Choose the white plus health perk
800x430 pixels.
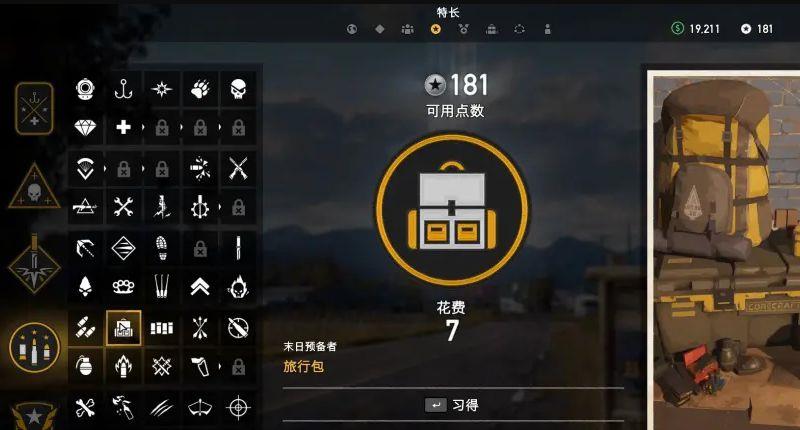(x=124, y=128)
